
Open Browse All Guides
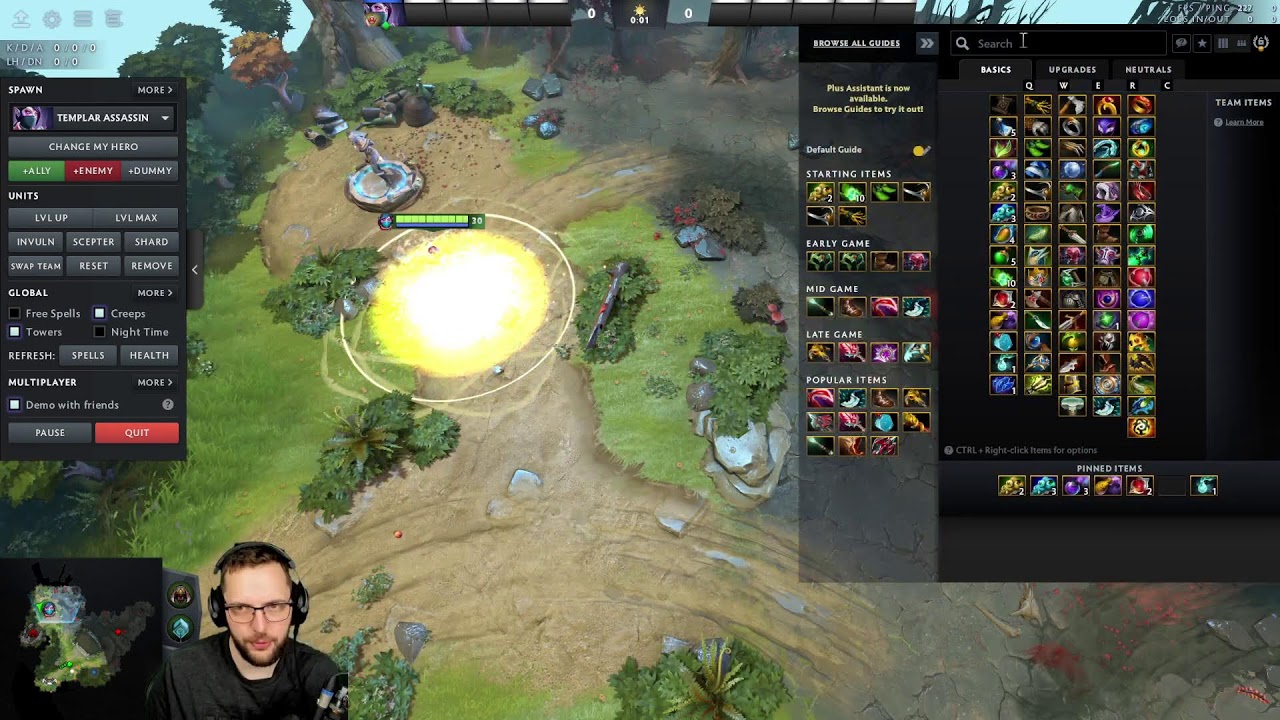[856, 43]
